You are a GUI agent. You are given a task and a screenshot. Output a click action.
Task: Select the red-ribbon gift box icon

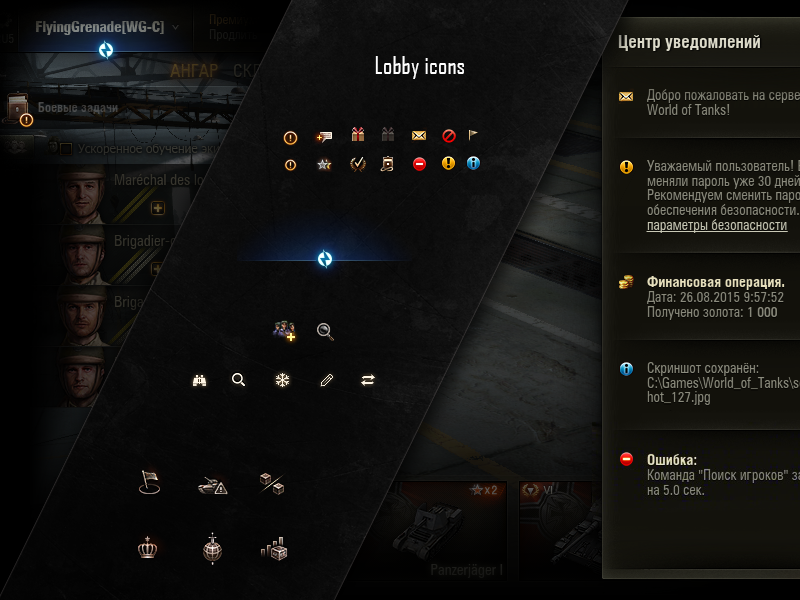(357, 135)
